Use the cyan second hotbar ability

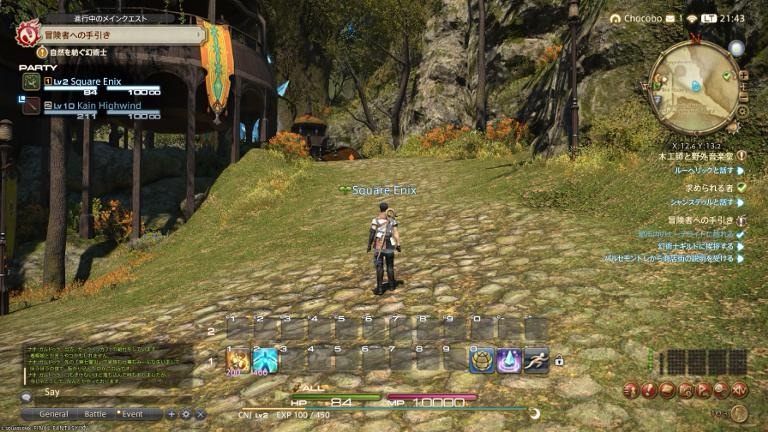click(265, 360)
